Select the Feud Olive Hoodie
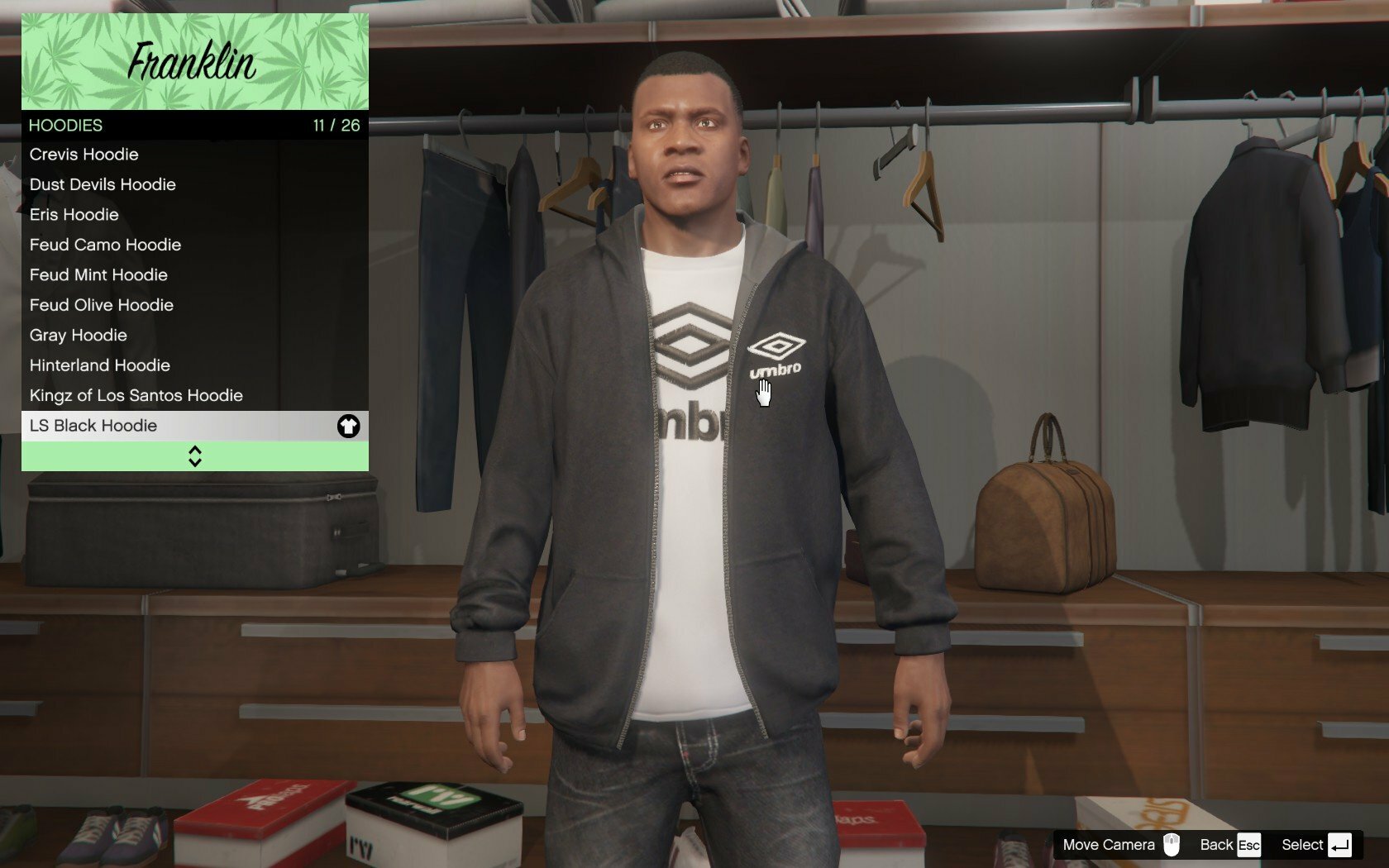Screen dimensions: 1389x868 (x=194, y=305)
